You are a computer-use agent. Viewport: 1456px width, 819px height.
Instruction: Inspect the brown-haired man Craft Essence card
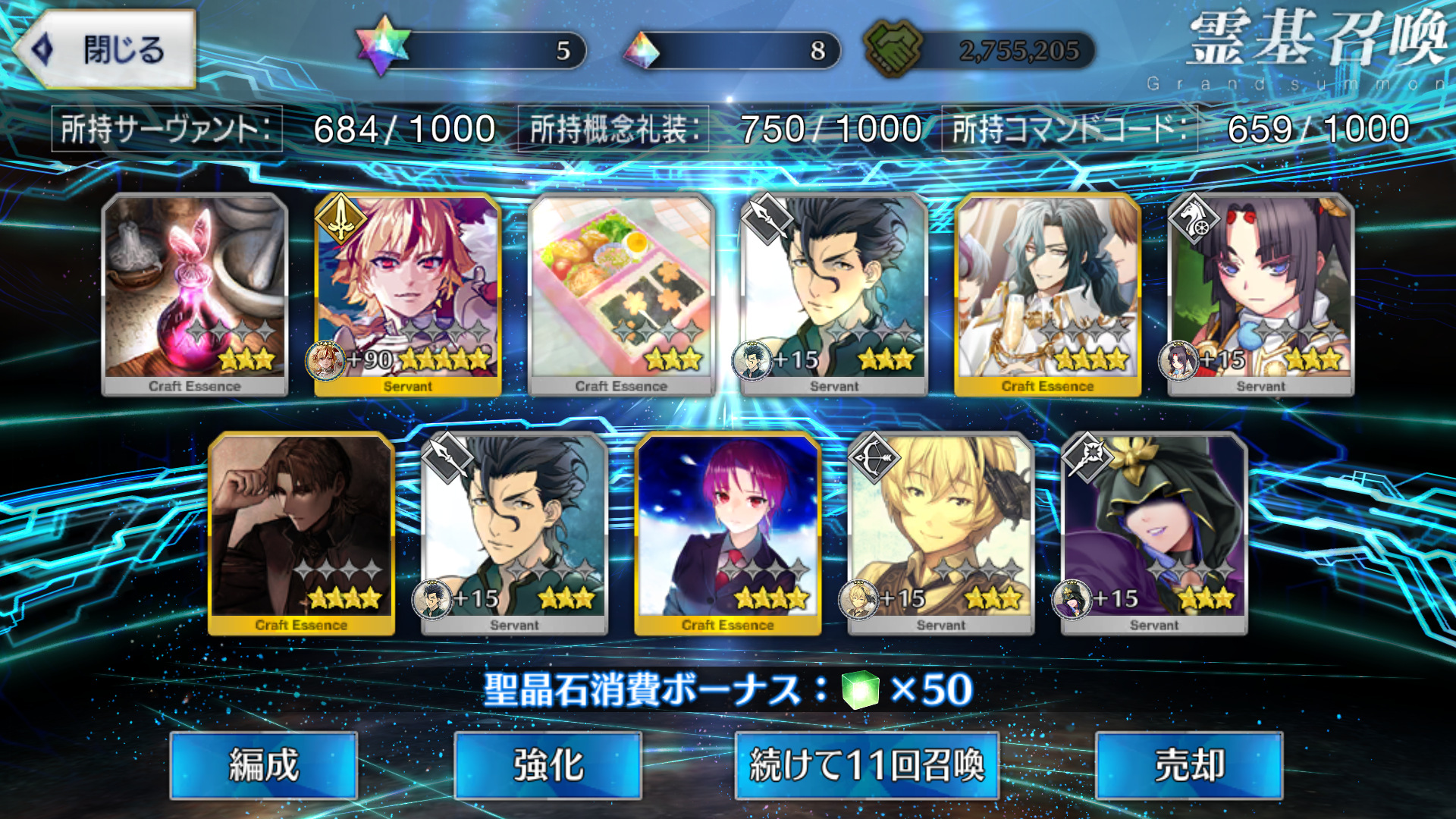pos(301,533)
